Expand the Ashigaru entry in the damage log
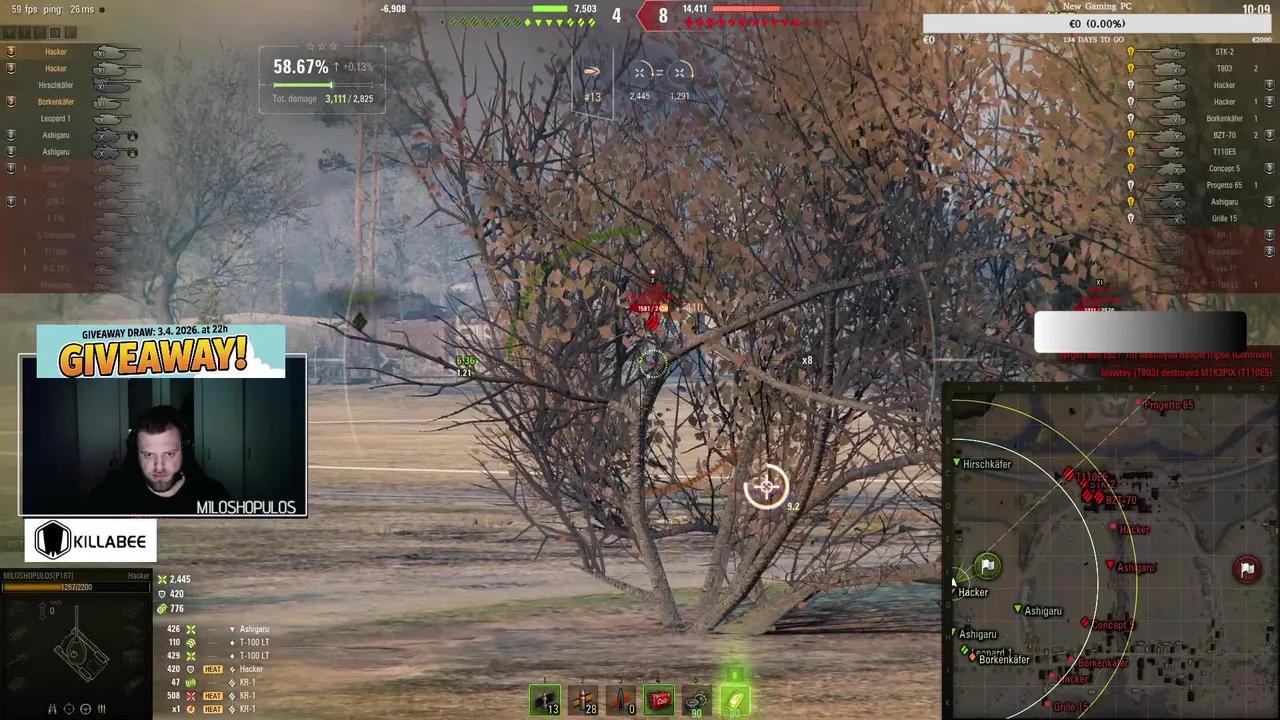 coord(254,629)
